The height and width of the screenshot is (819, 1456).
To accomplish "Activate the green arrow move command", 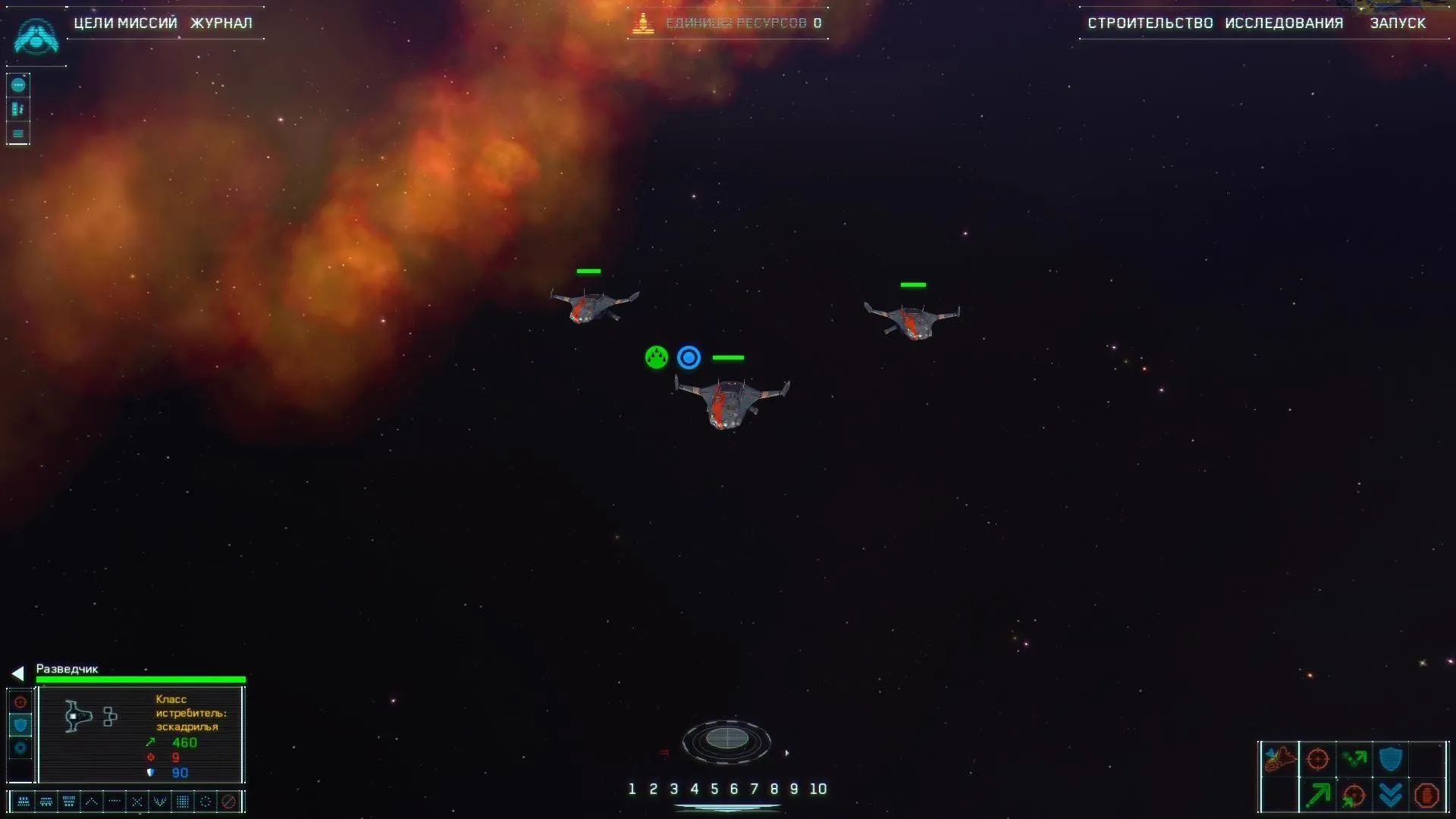I will point(1318,795).
